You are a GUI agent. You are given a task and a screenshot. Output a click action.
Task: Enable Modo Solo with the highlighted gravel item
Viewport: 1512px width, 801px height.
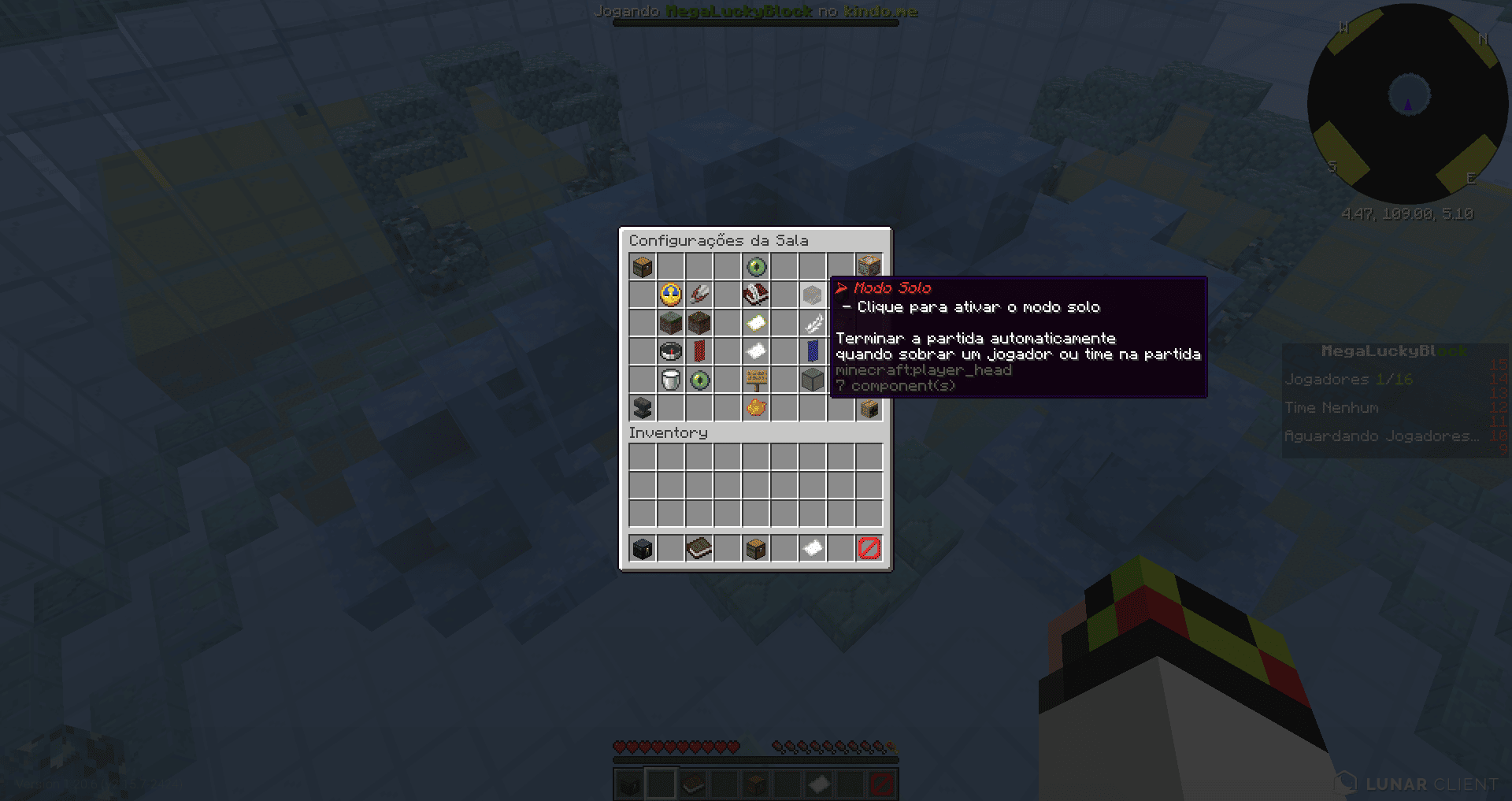click(x=813, y=295)
